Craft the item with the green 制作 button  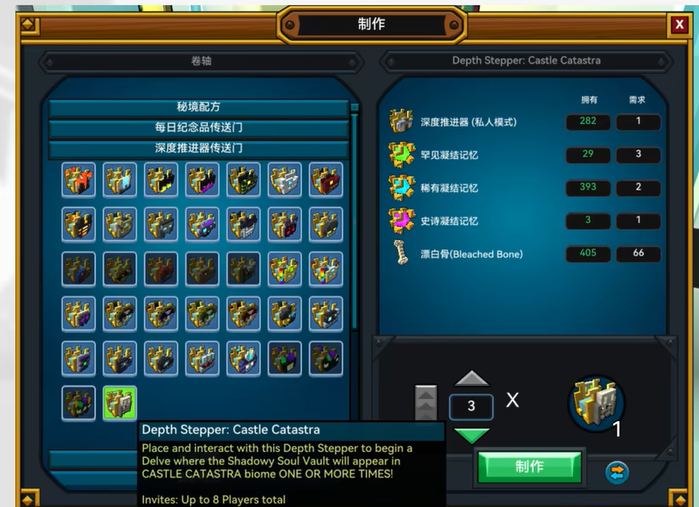(529, 466)
